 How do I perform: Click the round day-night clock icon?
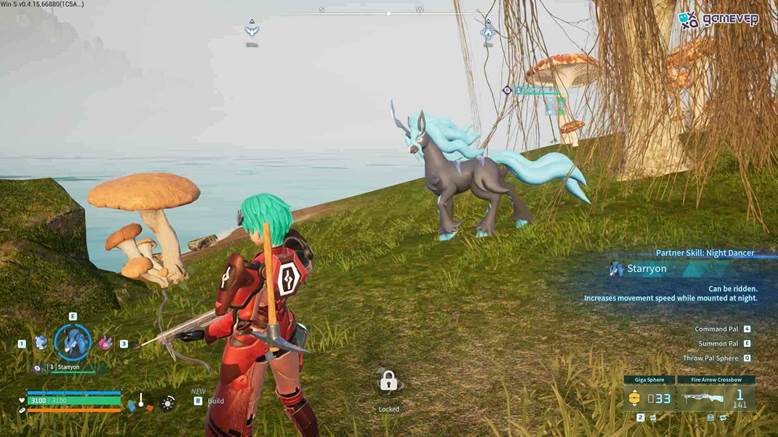pos(167,402)
